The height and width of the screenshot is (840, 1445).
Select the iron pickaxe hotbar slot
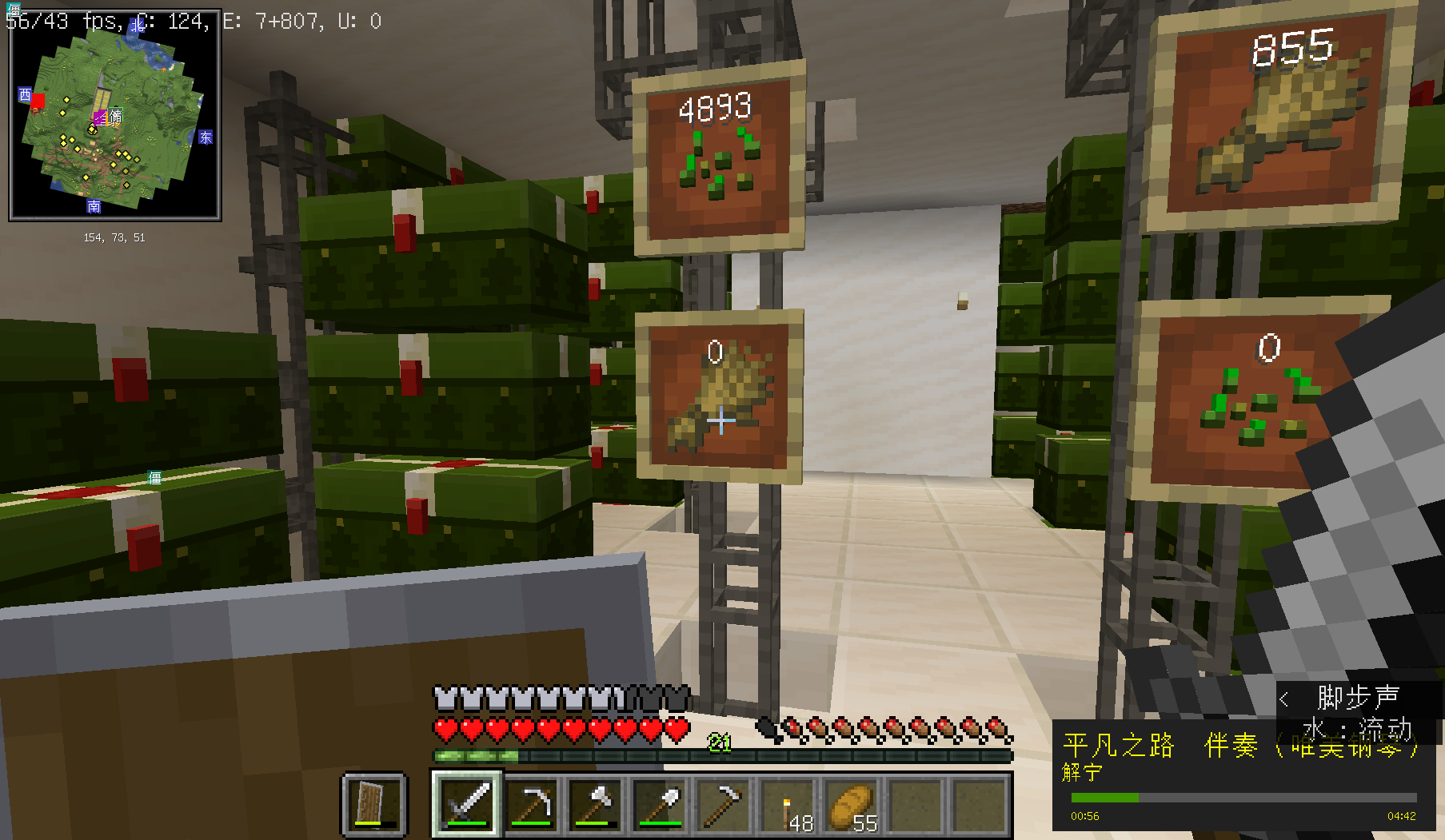[532, 803]
